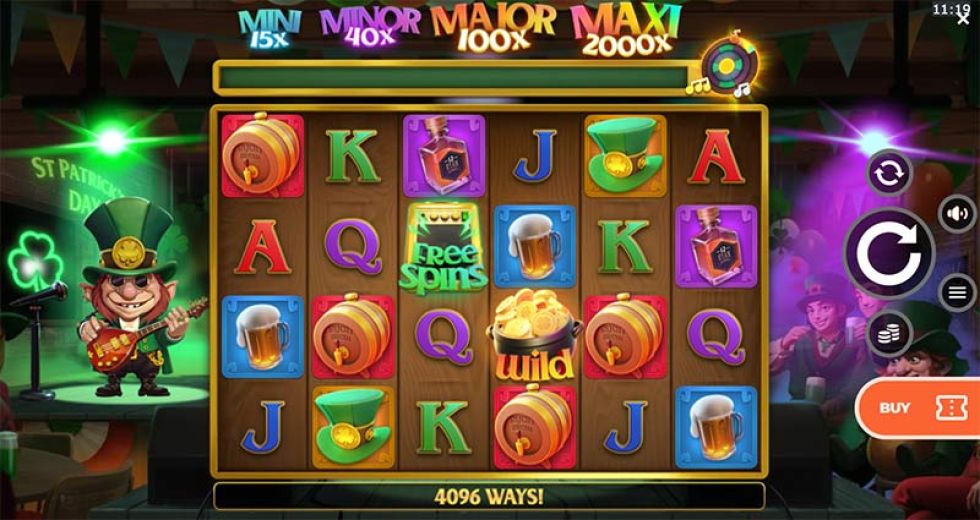The width and height of the screenshot is (980, 520).
Task: Enable autoplay with the small cycling arrows button
Action: (888, 174)
